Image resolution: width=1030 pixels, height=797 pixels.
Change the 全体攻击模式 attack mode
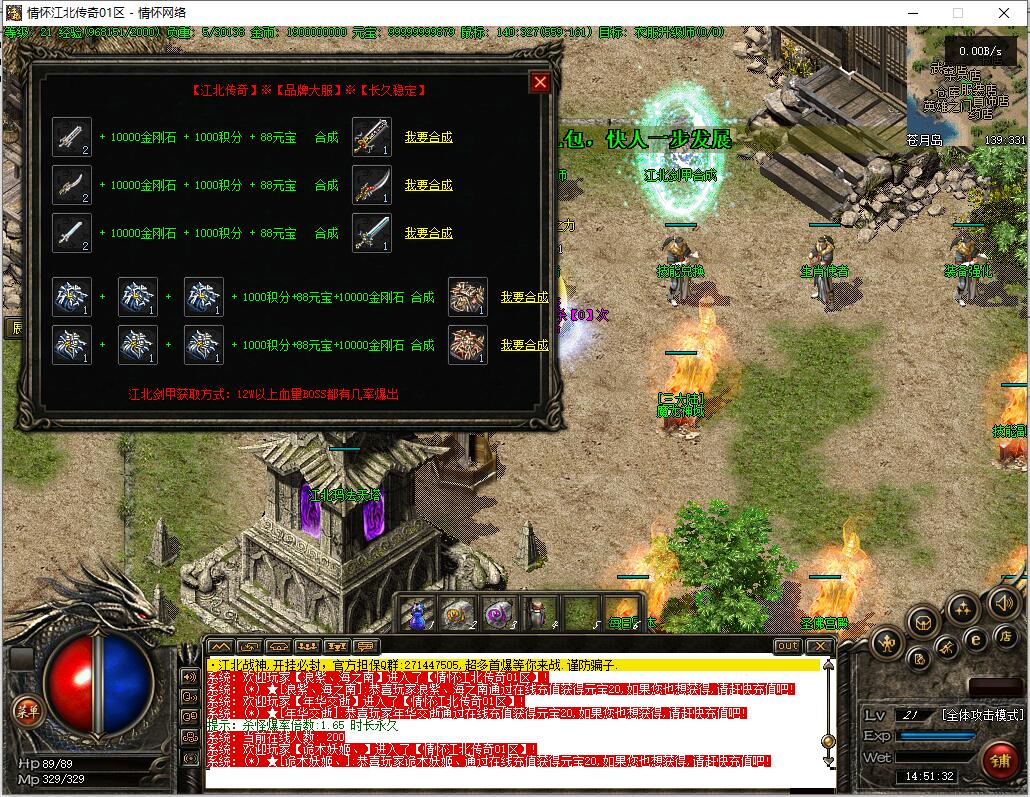(982, 715)
